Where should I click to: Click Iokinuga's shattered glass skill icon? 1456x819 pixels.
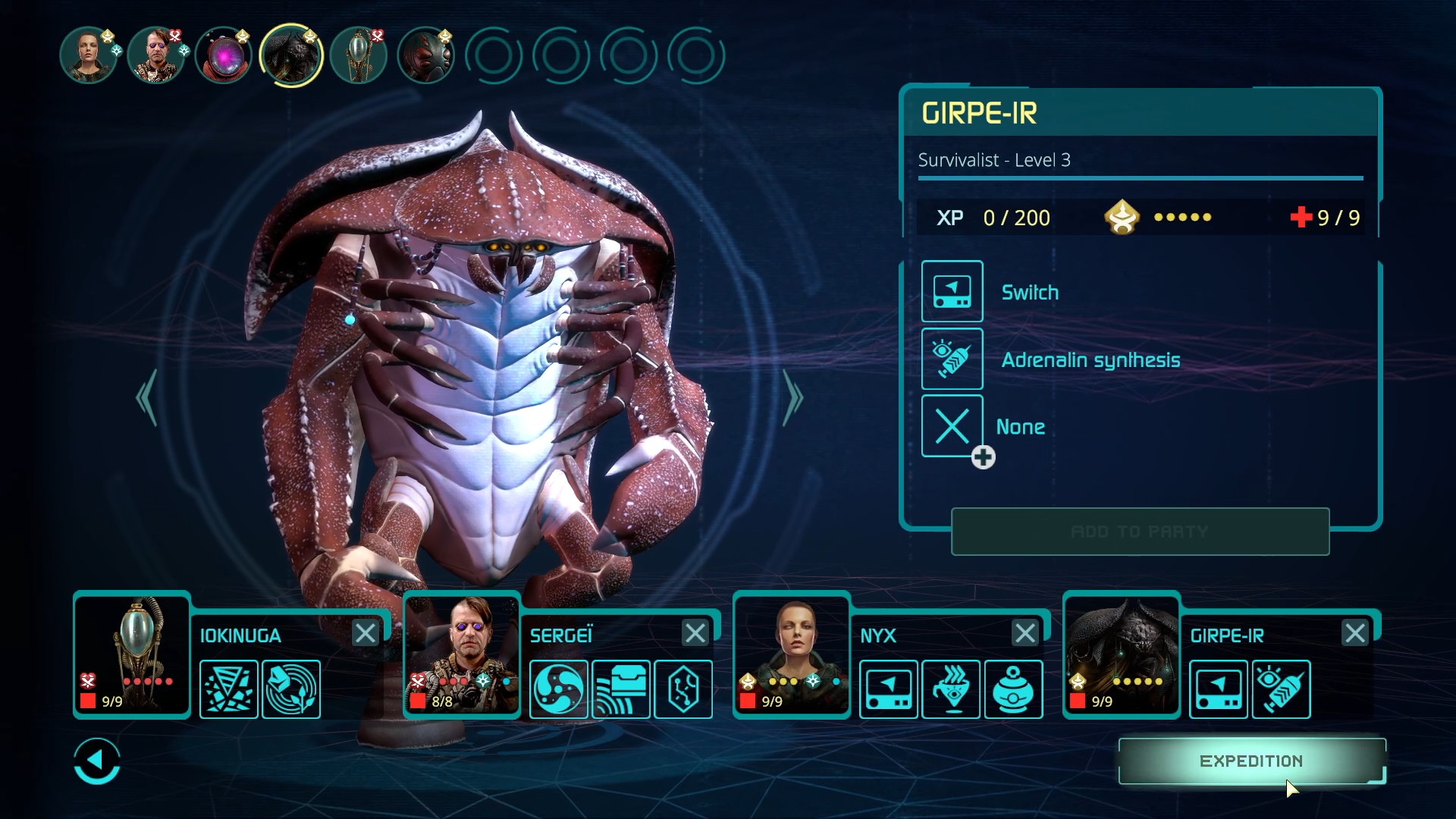pyautogui.click(x=228, y=689)
